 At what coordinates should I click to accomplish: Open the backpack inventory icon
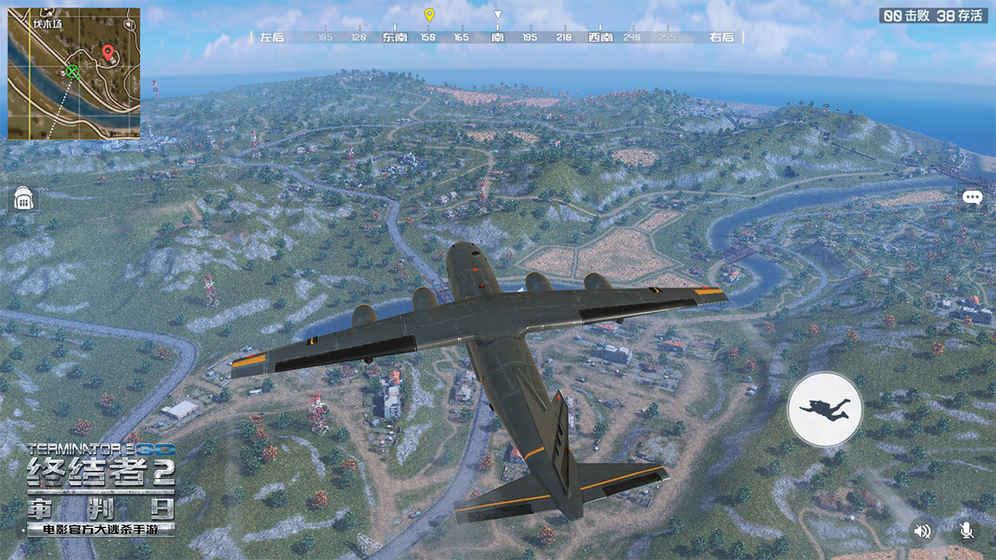(24, 199)
